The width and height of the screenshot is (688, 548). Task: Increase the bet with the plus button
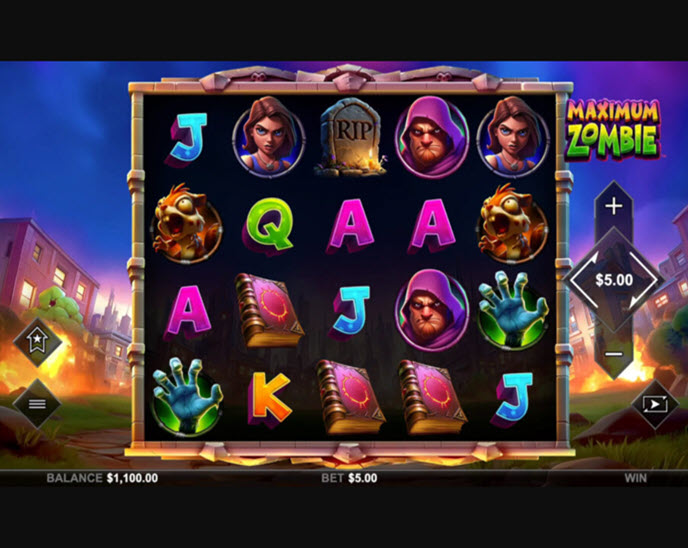[613, 206]
